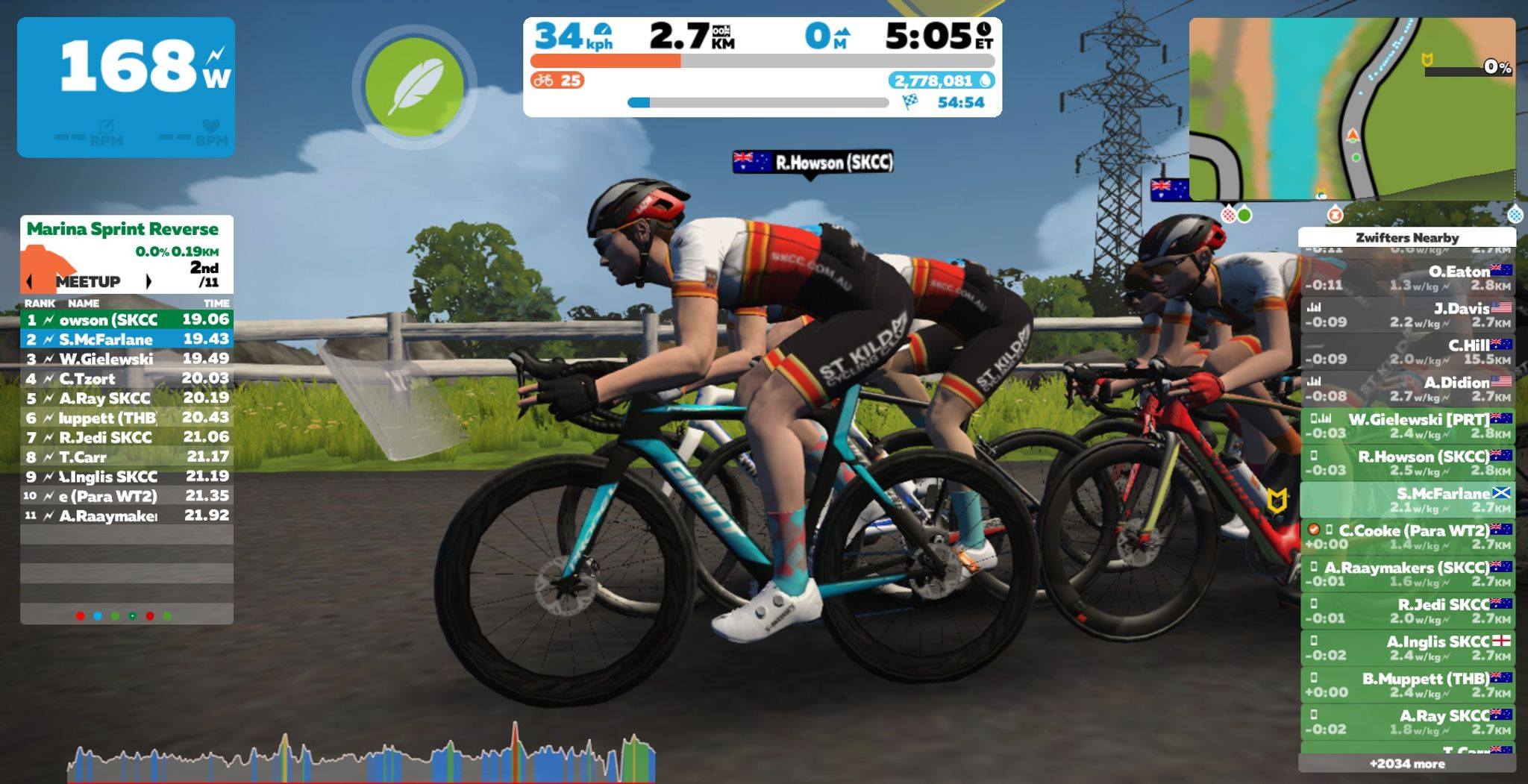Show the +2034 more riders
The image size is (1528, 784).
pyautogui.click(x=1407, y=764)
